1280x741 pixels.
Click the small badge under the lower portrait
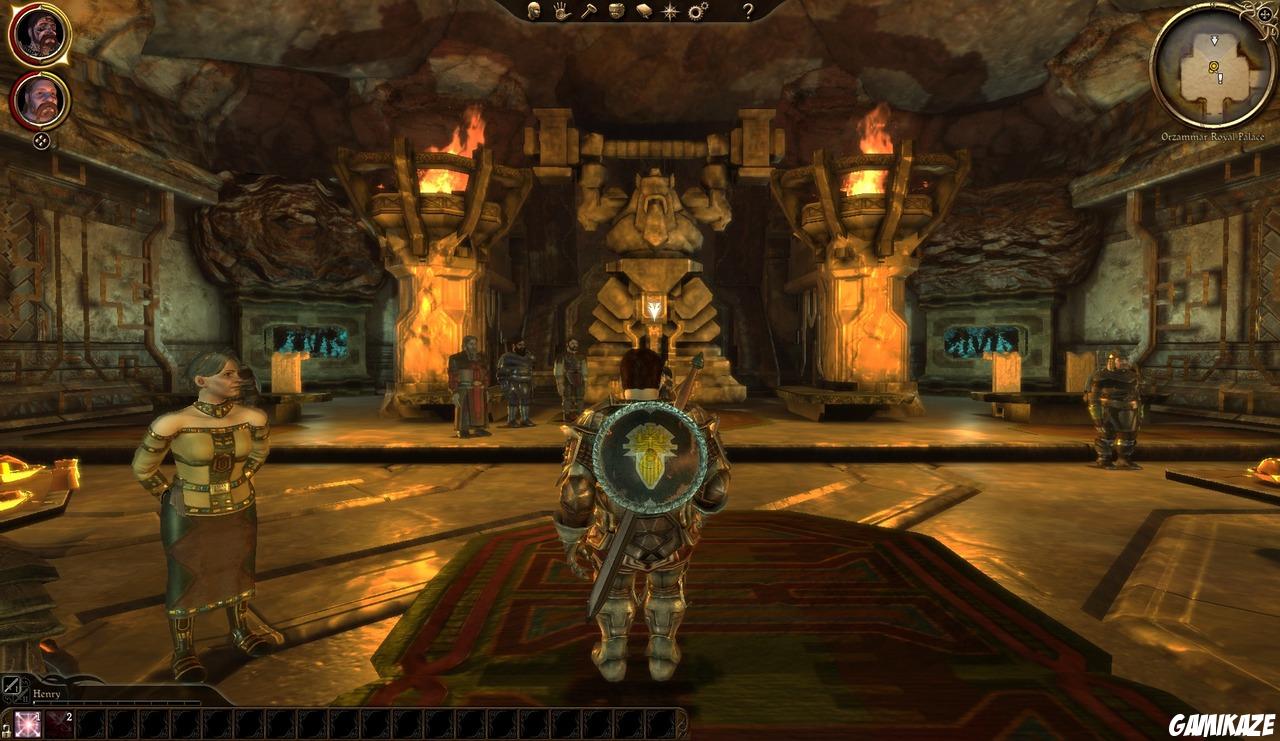(x=42, y=139)
